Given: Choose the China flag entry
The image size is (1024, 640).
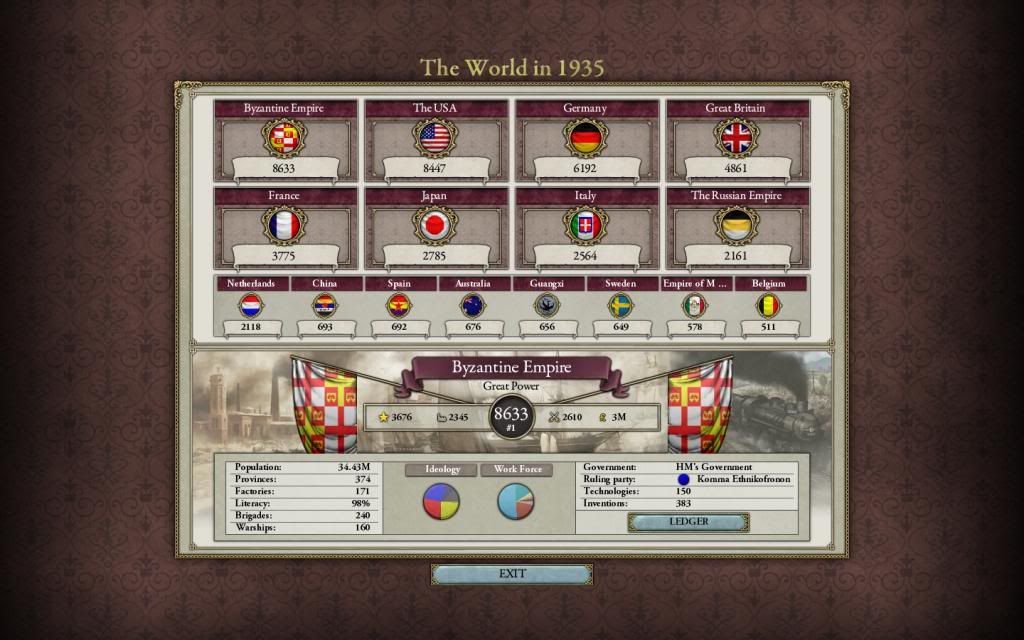Looking at the screenshot, I should tap(325, 306).
